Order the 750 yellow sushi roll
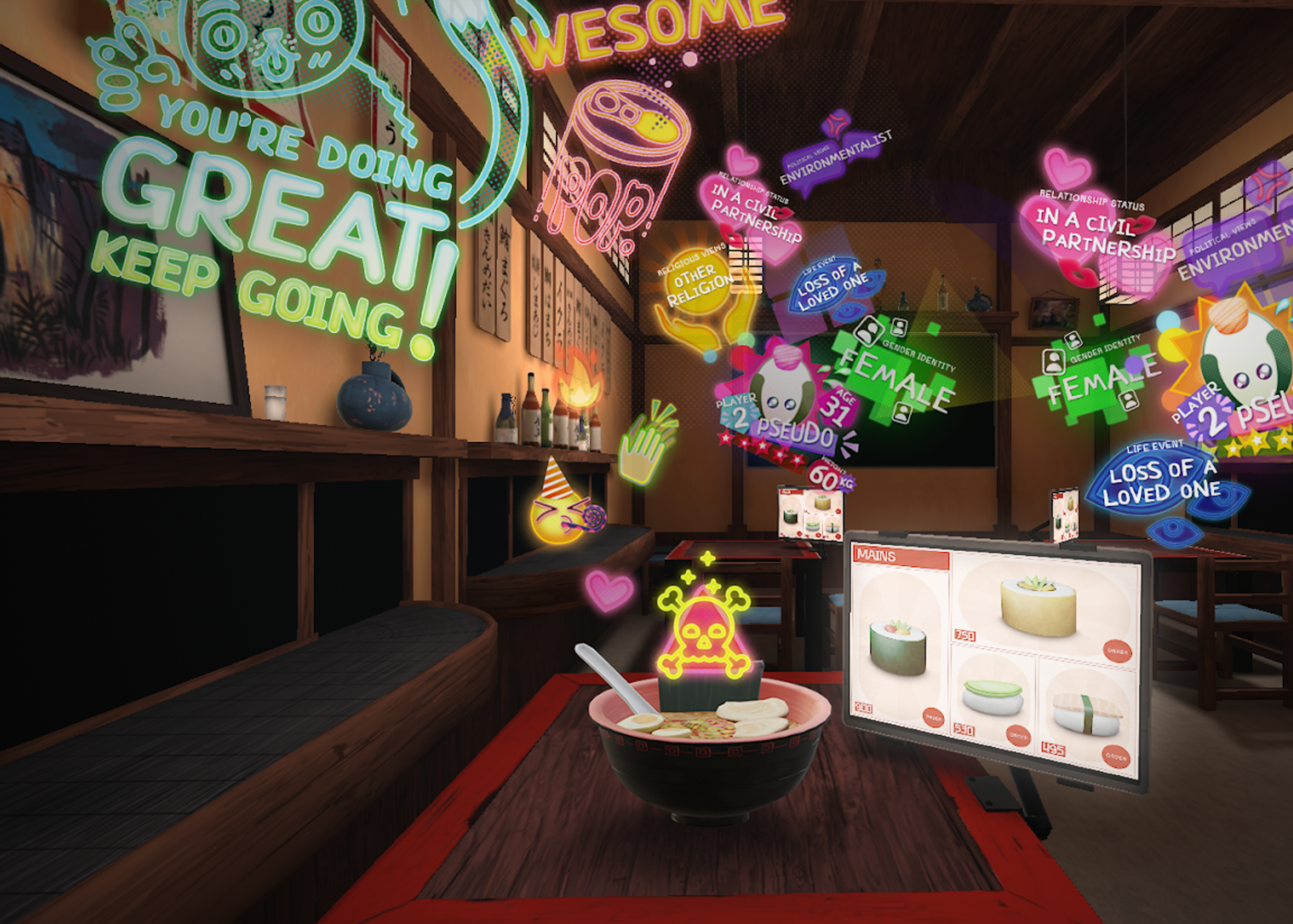The width and height of the screenshot is (1293, 924). coord(1117,651)
